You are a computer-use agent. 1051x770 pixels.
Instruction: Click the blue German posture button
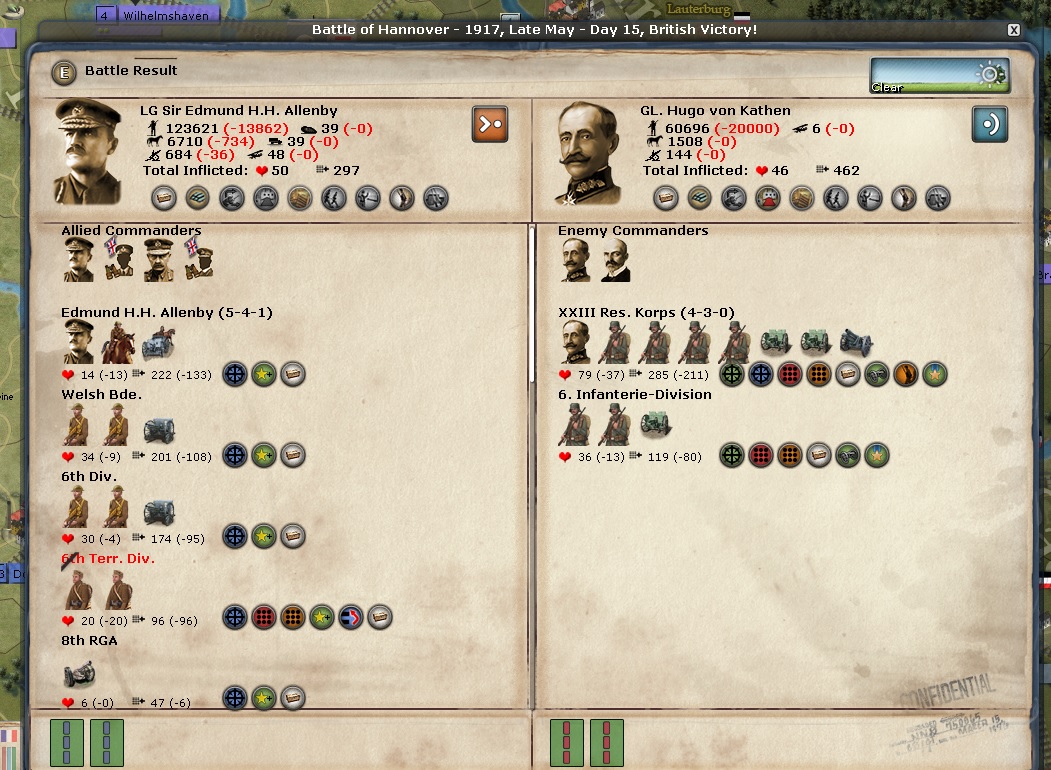pyautogui.click(x=989, y=124)
